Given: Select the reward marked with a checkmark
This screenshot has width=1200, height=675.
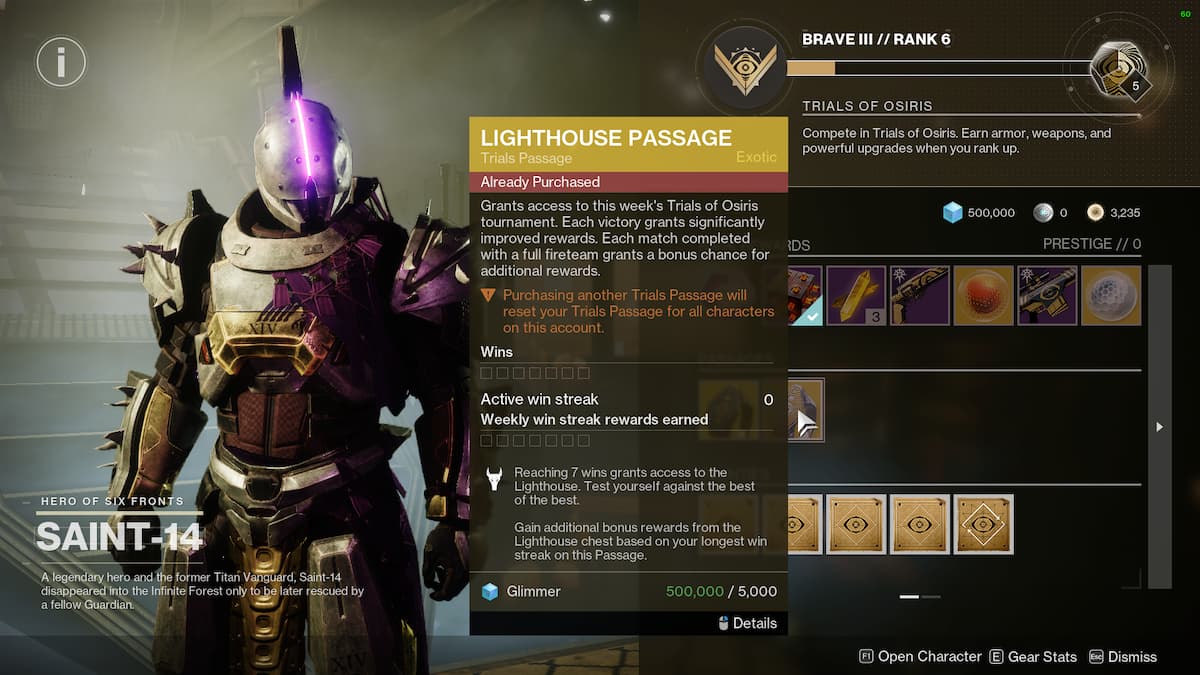Looking at the screenshot, I should point(805,295).
